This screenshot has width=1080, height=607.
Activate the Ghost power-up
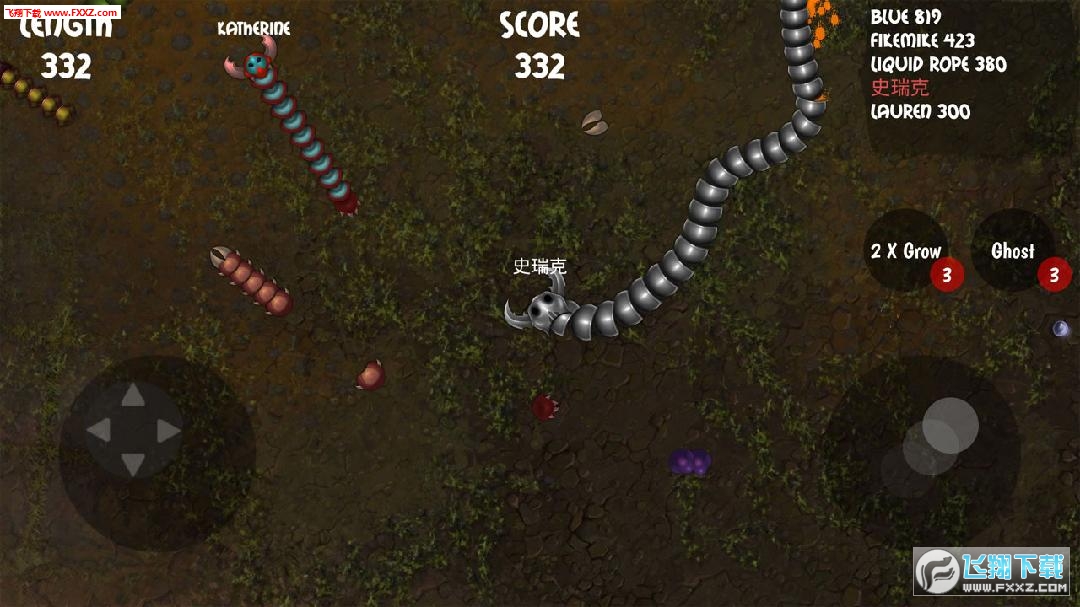1013,251
